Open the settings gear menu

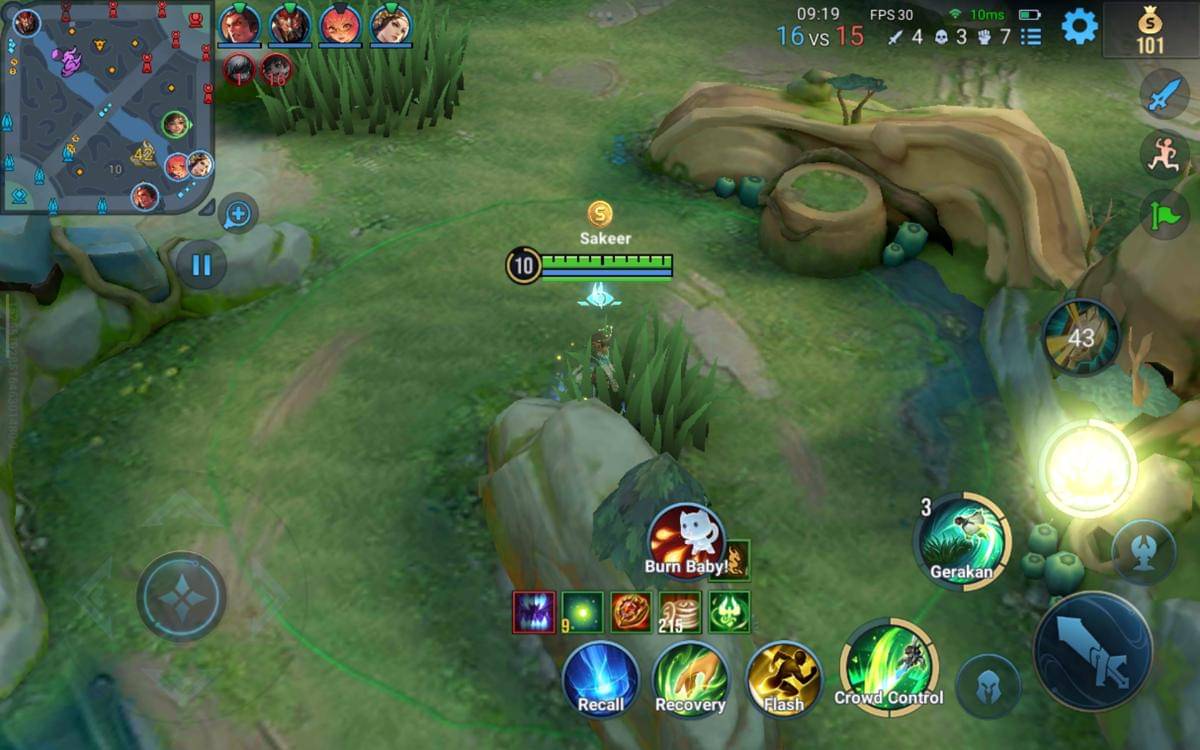click(1079, 26)
